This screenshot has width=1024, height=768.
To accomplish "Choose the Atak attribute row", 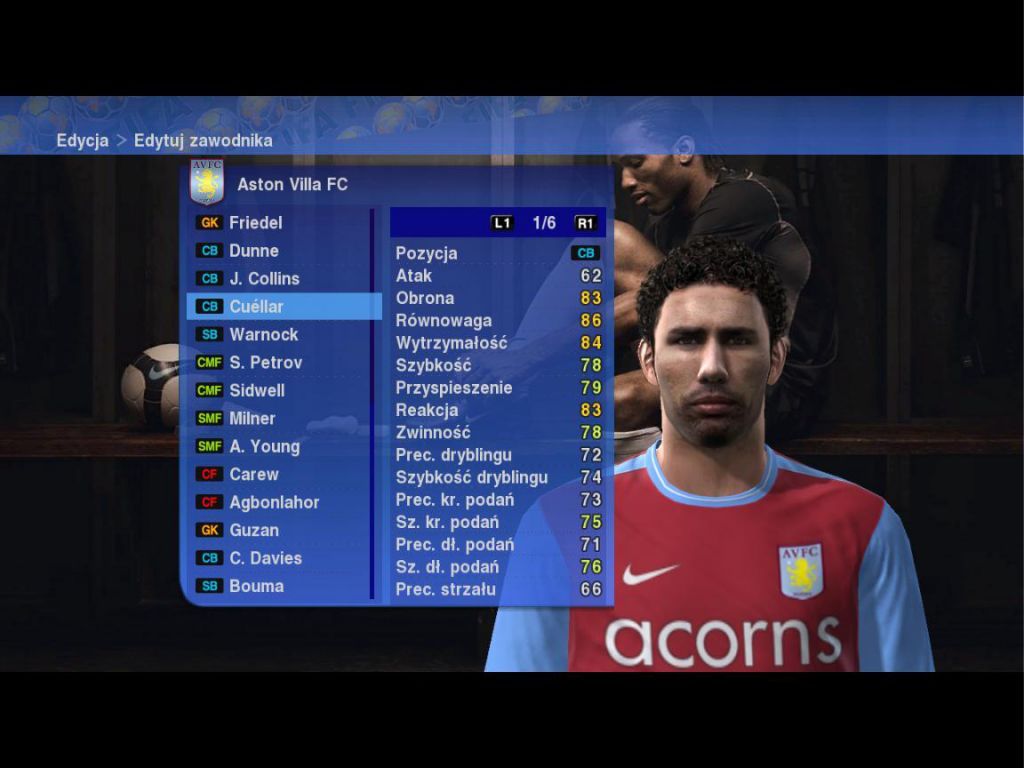I will pos(497,276).
